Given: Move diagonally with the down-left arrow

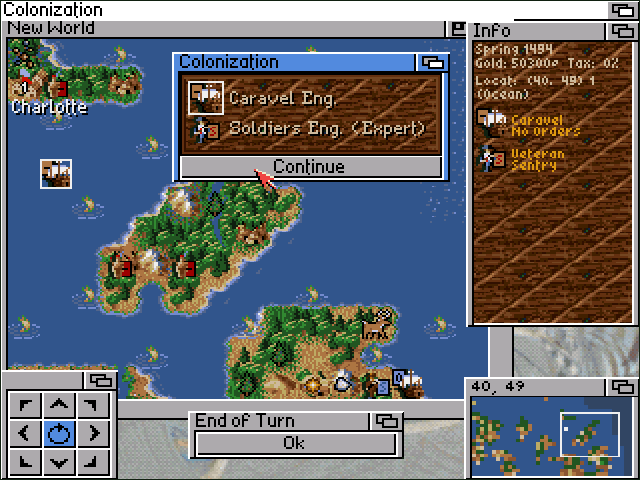Looking at the screenshot, I should click(26, 461).
